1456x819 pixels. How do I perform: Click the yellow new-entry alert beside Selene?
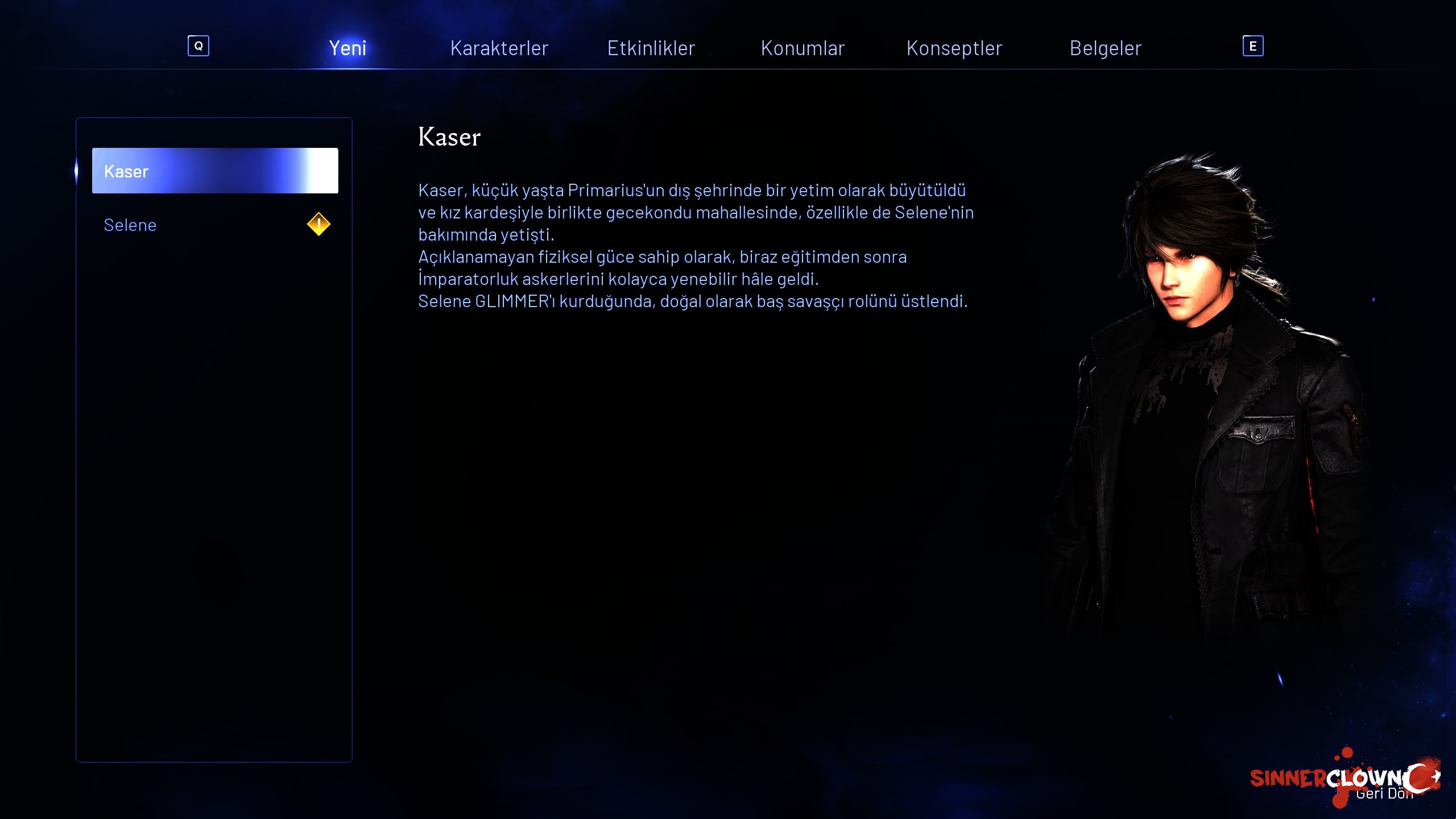tap(318, 224)
